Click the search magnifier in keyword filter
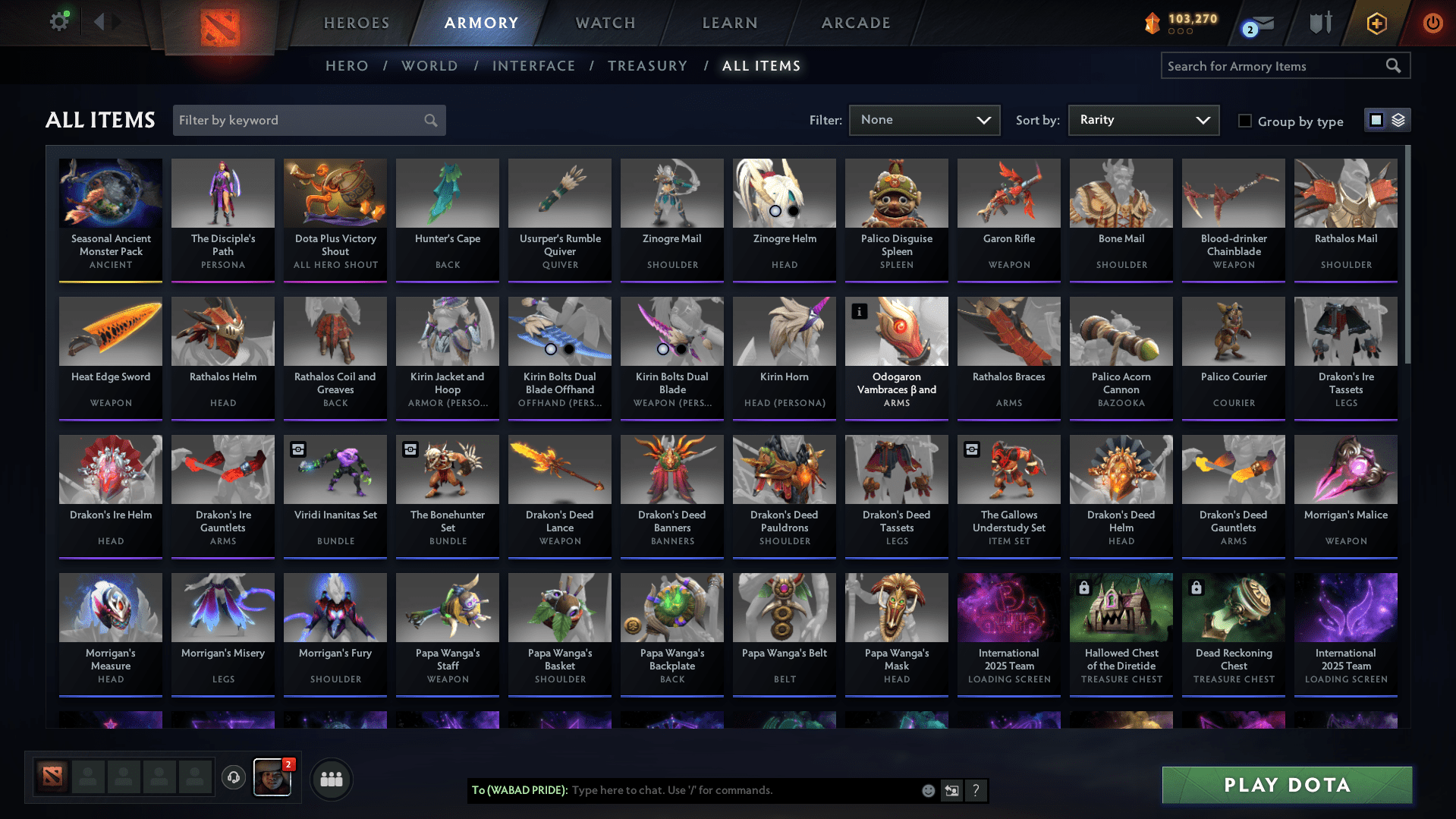The image size is (1456, 819). 429,120
